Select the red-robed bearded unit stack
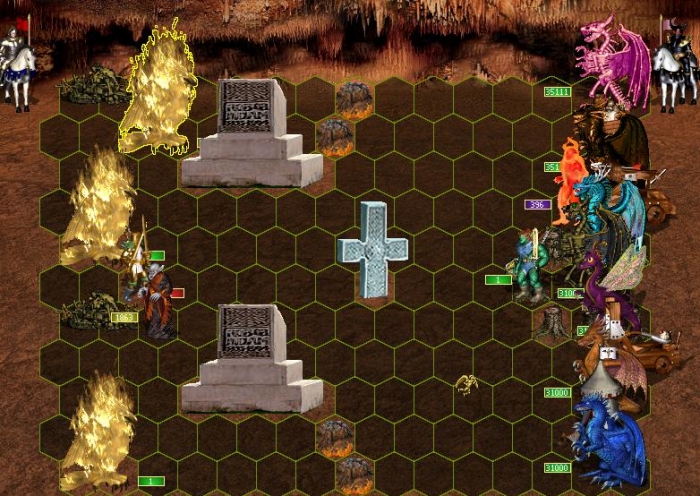This screenshot has height=496, width=700. [x=155, y=303]
